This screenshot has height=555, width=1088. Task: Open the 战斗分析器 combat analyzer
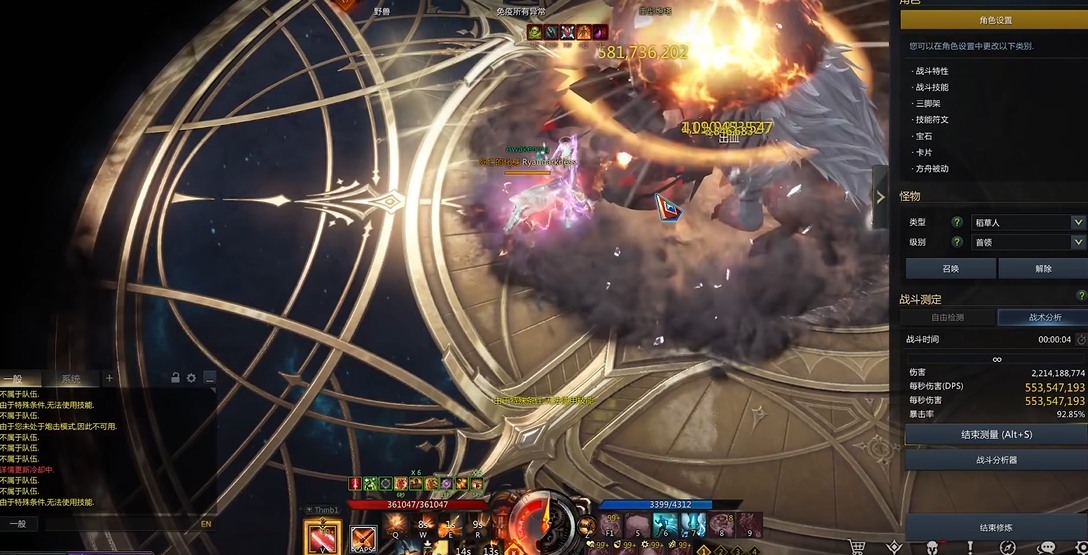(996, 460)
